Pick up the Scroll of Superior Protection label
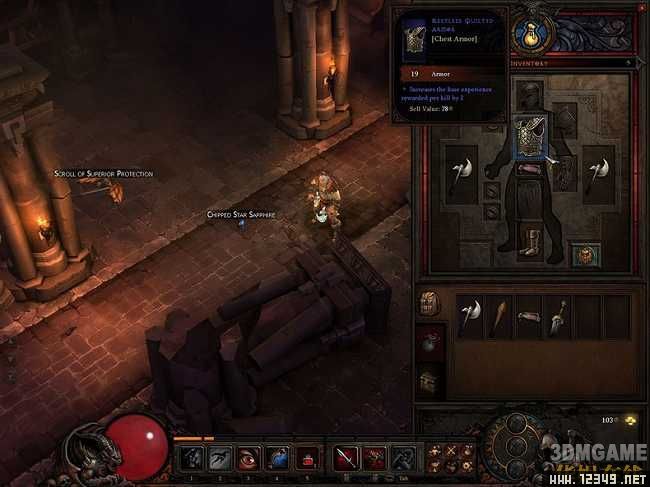650x487 pixels. [x=104, y=174]
